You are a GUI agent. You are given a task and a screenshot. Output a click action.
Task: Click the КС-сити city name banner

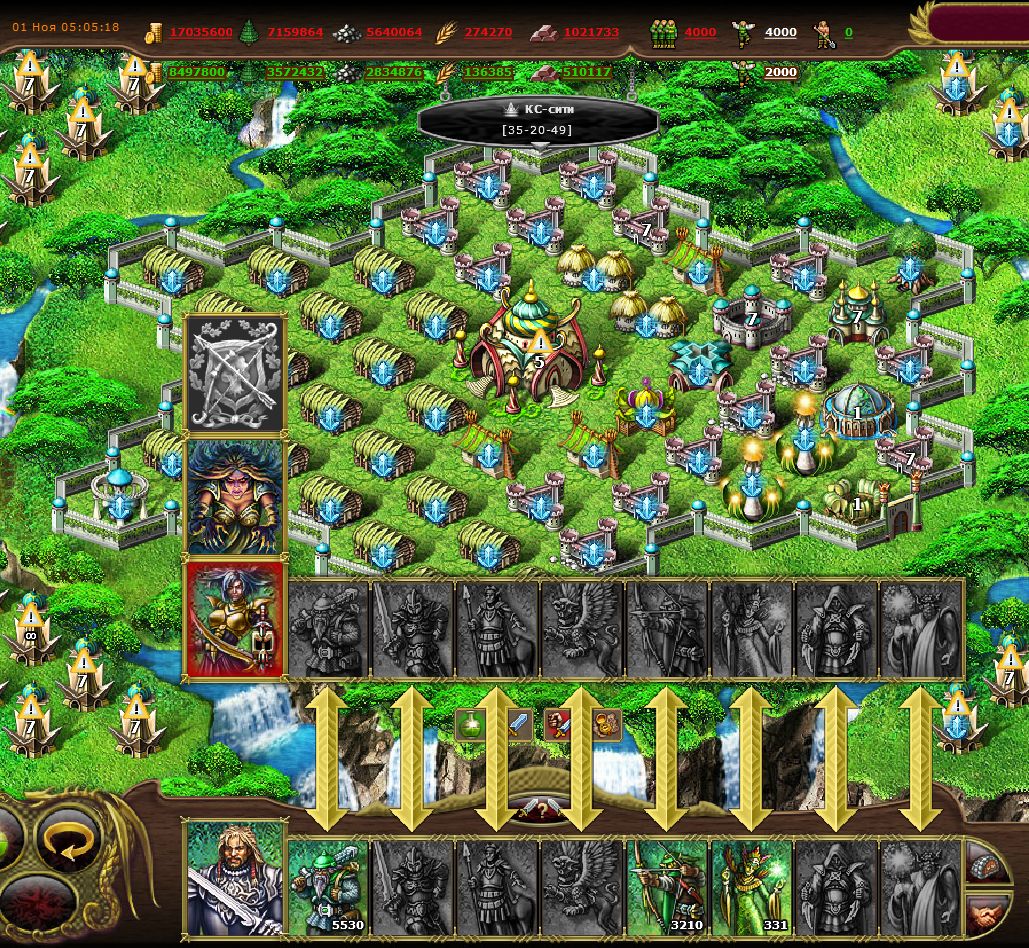point(538,119)
